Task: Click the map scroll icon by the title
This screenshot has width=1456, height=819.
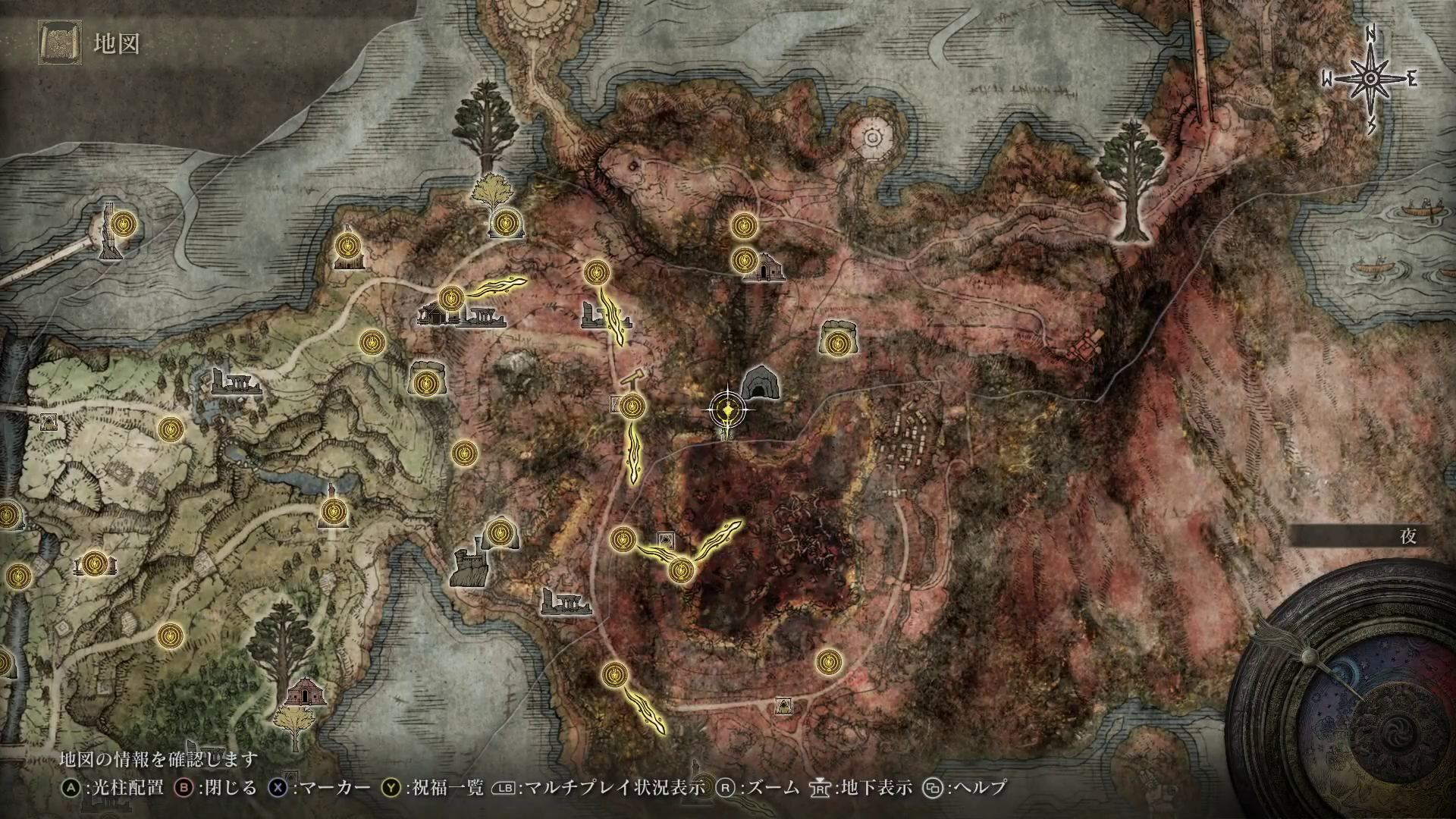Action: coord(58,42)
